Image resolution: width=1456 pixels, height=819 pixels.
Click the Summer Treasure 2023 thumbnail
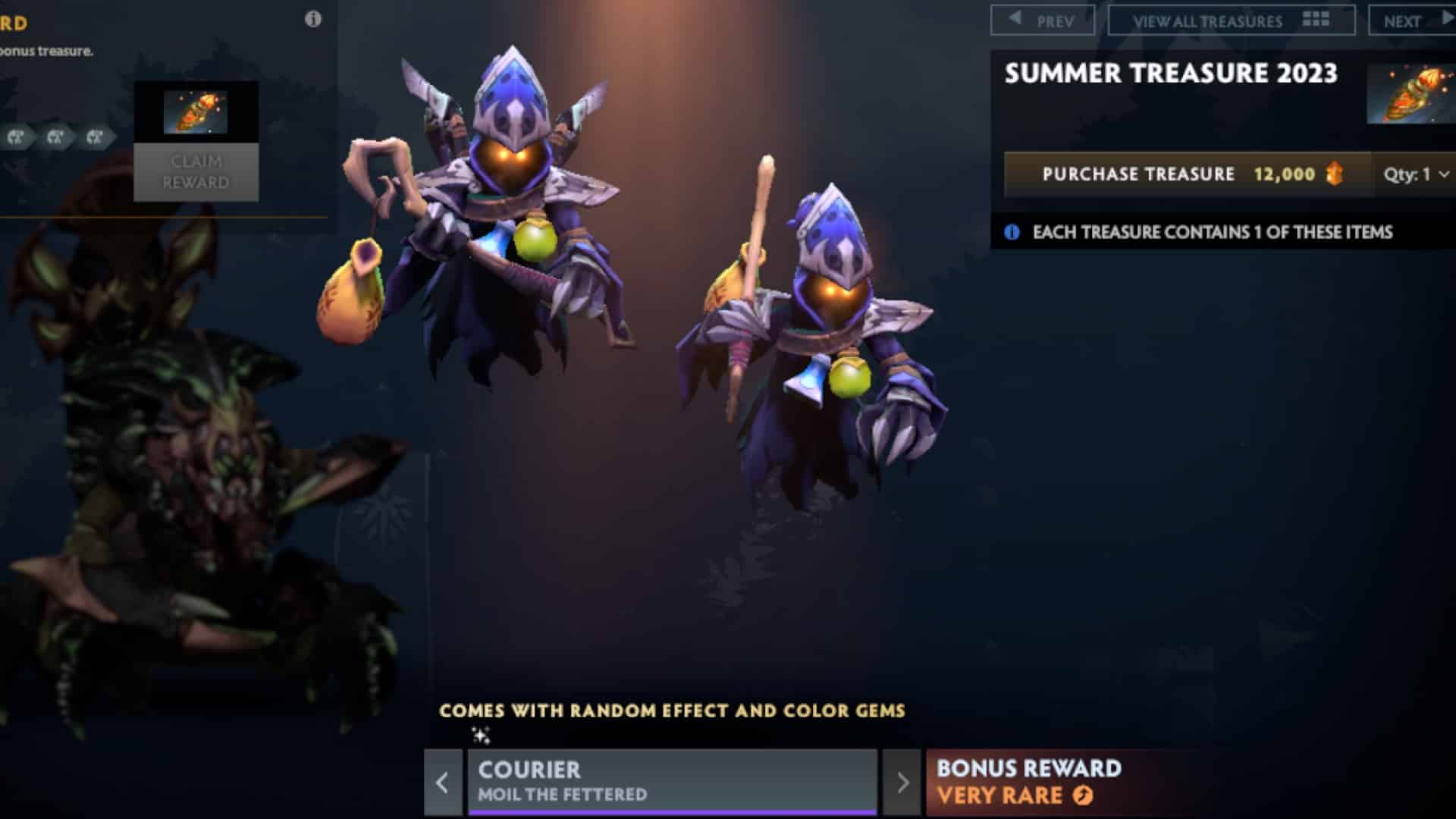[1410, 94]
